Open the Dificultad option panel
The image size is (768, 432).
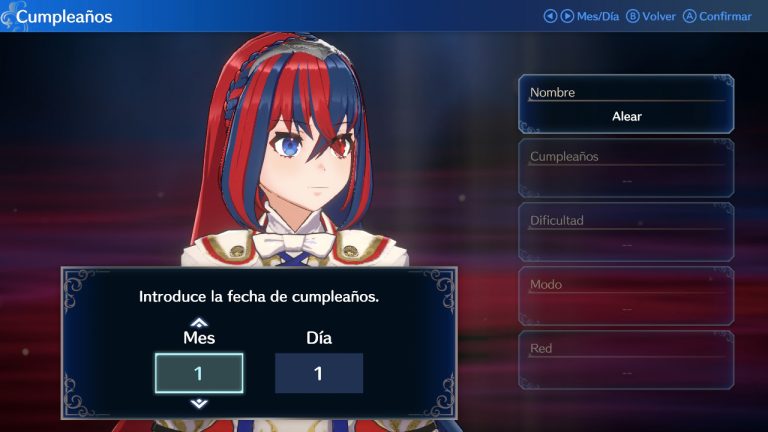[626, 232]
